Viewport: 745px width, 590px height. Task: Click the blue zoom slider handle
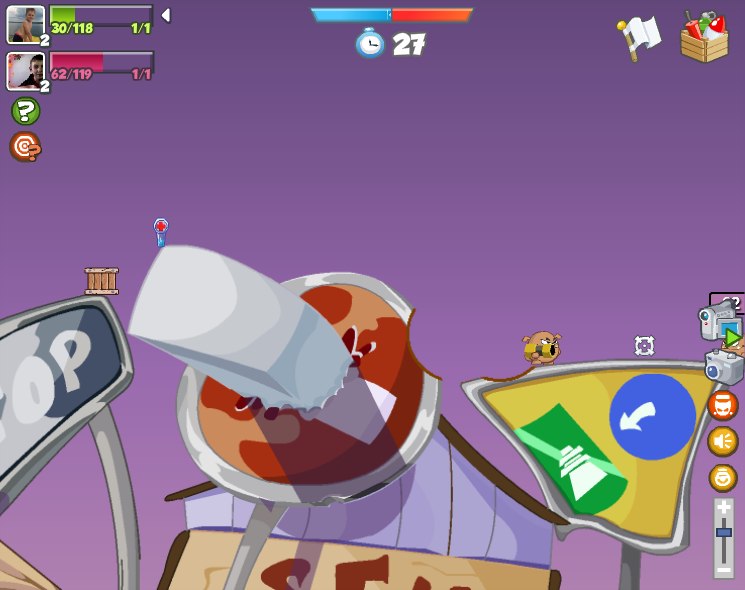723,533
